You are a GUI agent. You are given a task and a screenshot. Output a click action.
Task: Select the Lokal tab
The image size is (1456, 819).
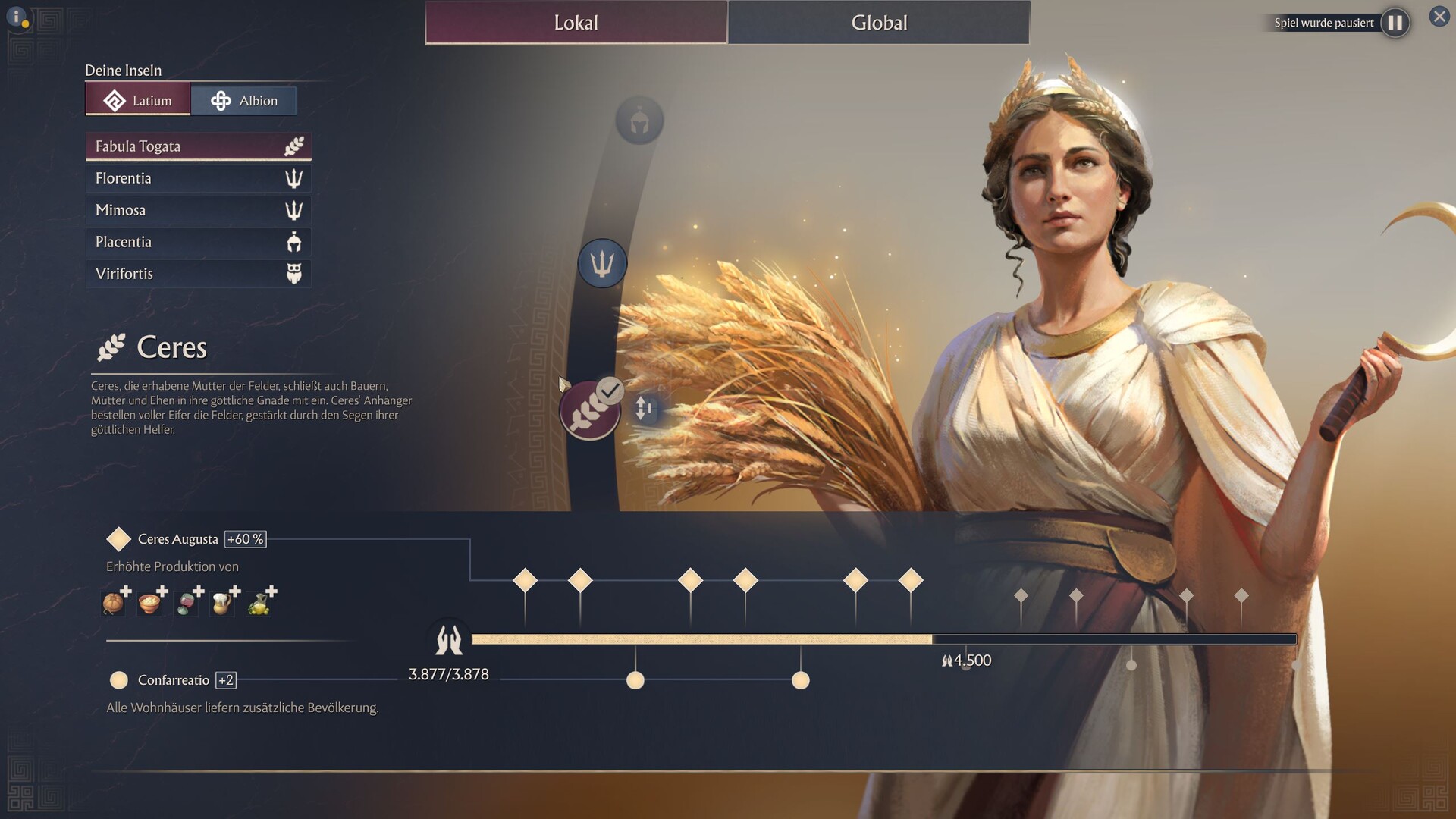pyautogui.click(x=576, y=23)
